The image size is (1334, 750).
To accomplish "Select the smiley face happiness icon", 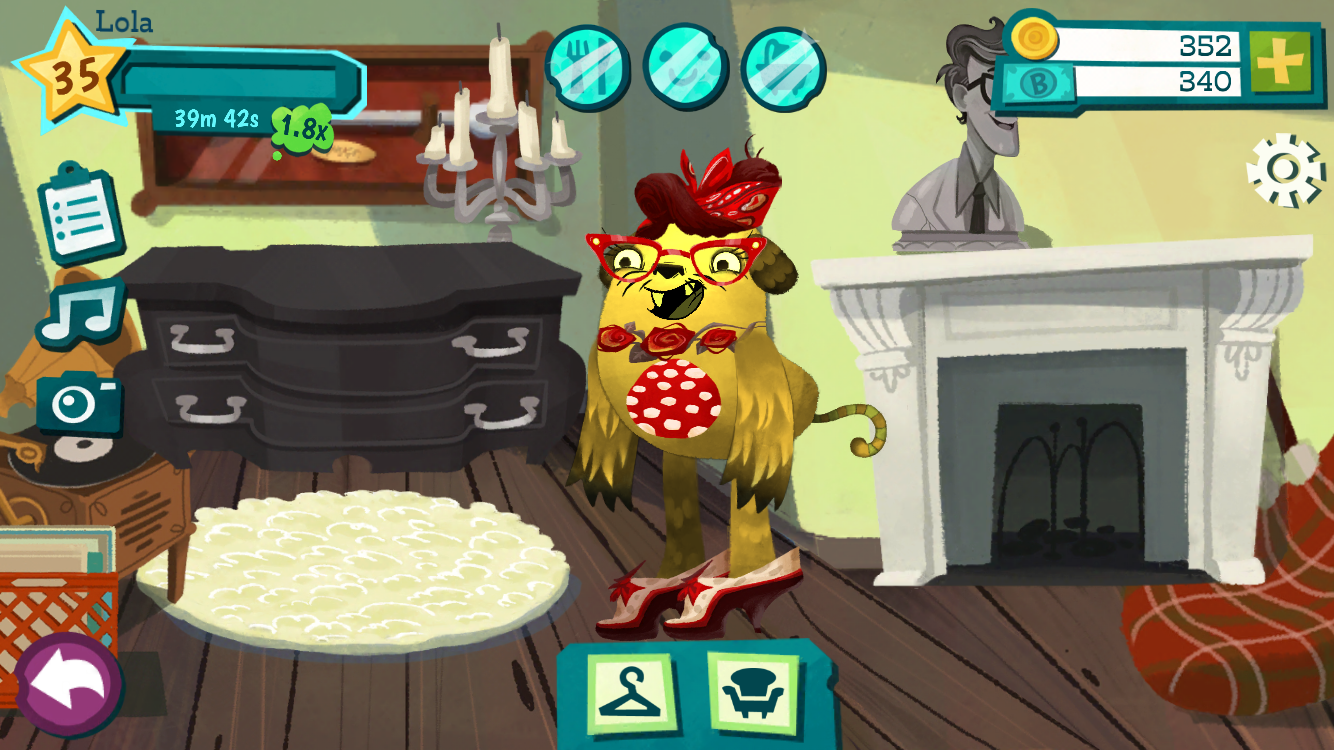I will [x=686, y=67].
